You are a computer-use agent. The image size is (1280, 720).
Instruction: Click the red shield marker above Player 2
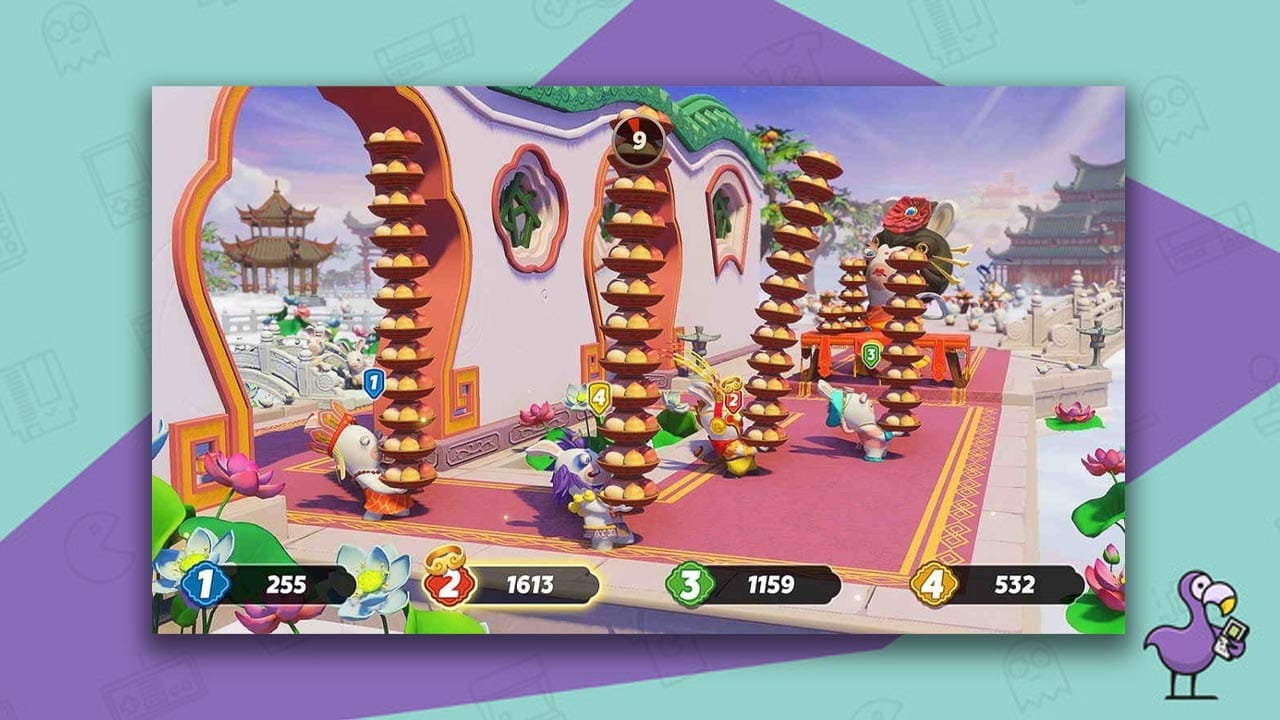[732, 400]
